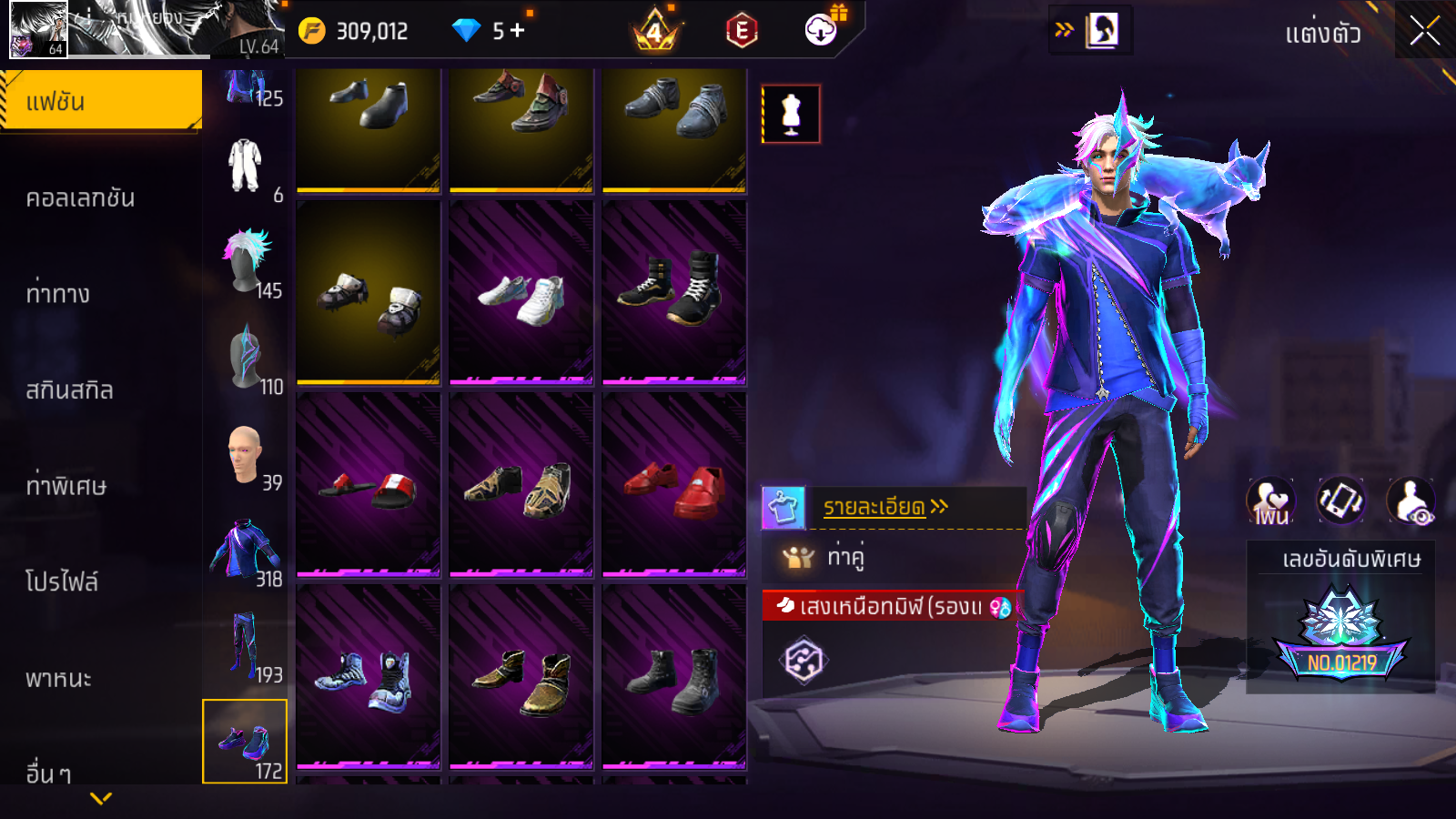This screenshot has width=1456, height=819.
Task: Open the คอลเลกชัน collection tab
Action: tap(80, 197)
